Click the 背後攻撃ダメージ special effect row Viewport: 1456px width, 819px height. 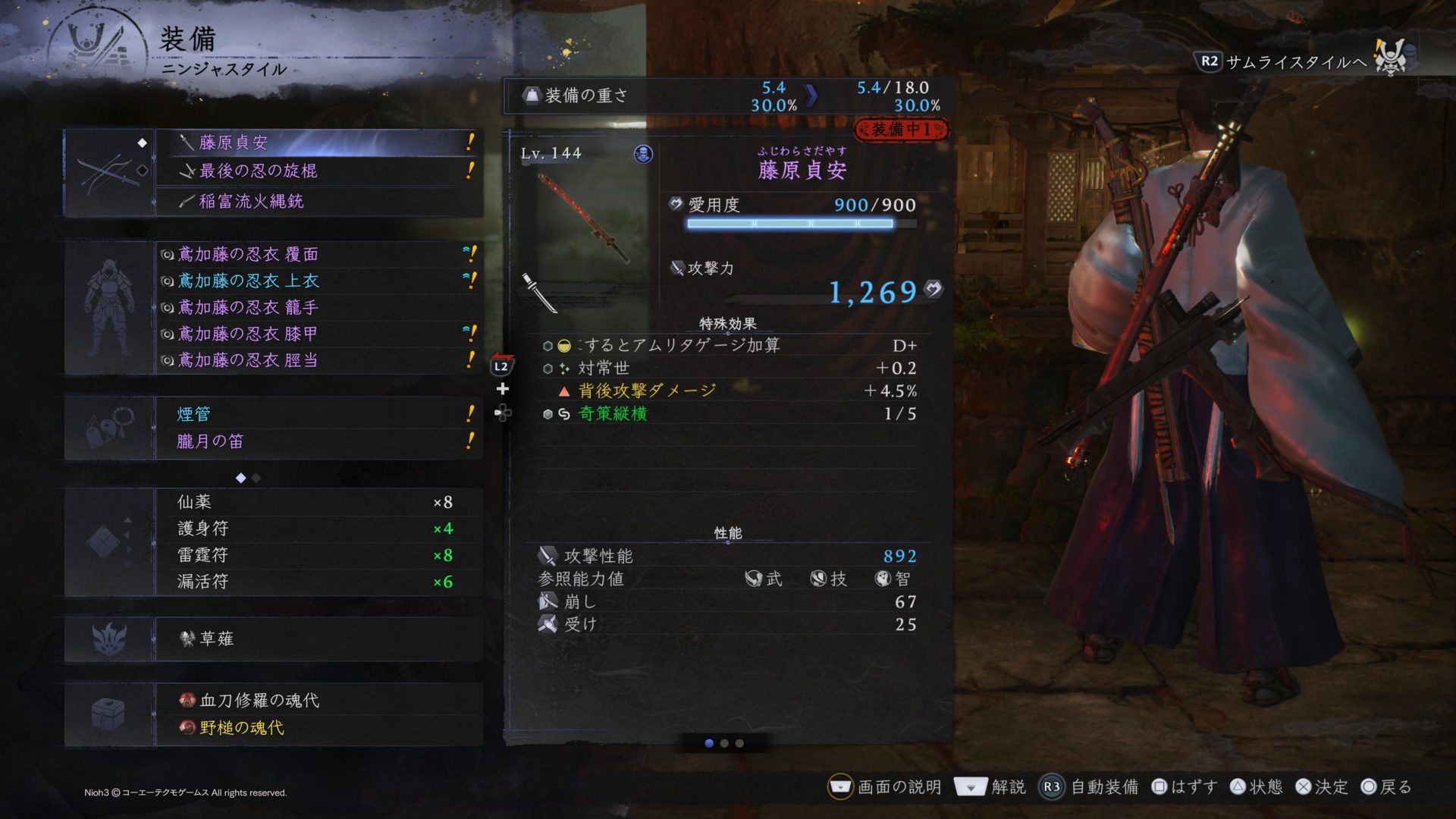coord(647,391)
